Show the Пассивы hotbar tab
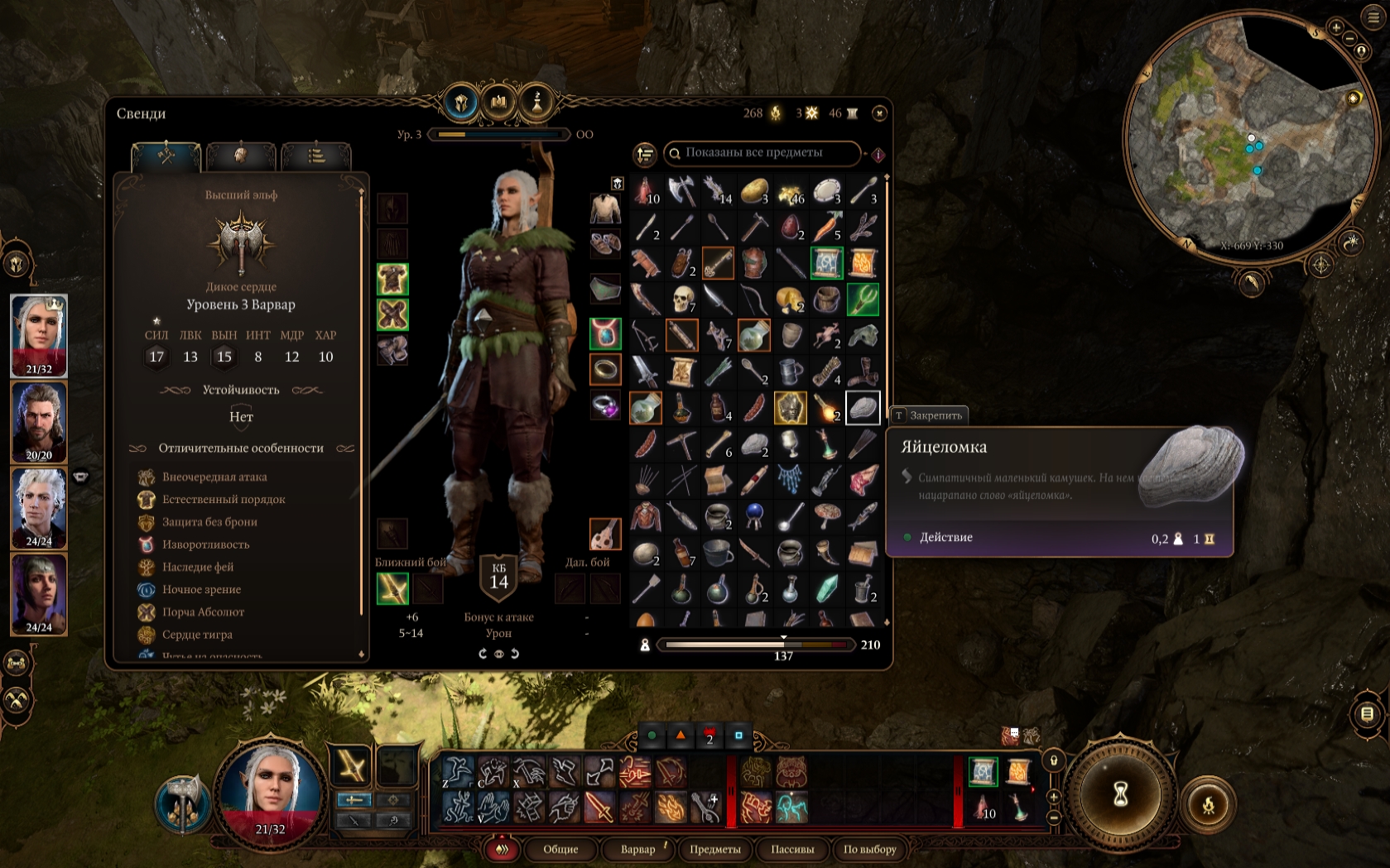 click(792, 849)
